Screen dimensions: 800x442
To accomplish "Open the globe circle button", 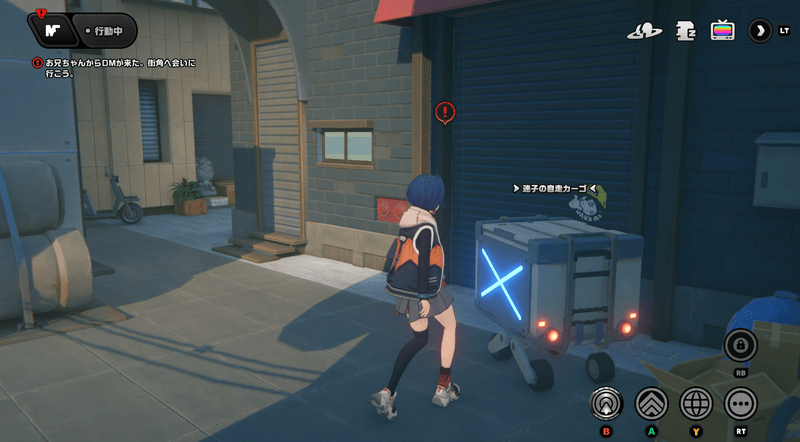I will point(696,403).
